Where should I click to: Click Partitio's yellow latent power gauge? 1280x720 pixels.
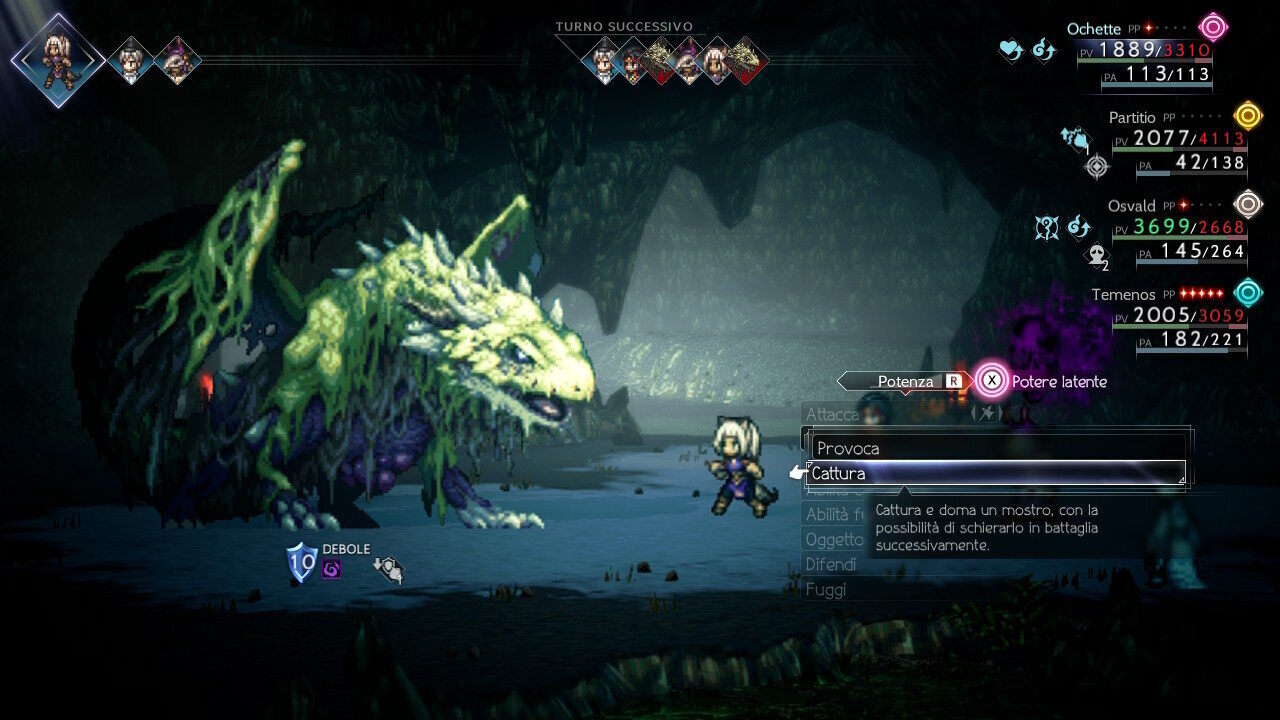tap(1247, 115)
